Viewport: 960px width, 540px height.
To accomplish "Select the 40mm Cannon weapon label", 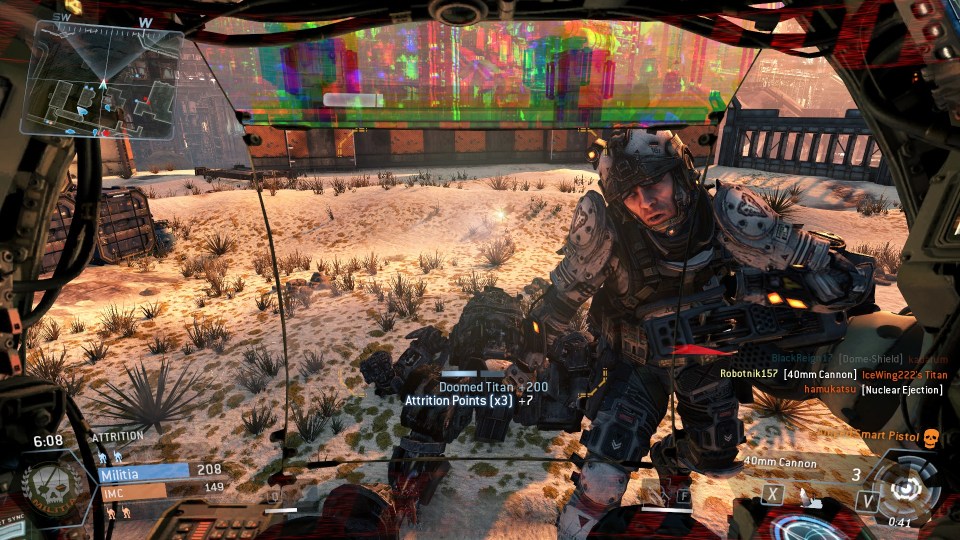I will click(779, 463).
